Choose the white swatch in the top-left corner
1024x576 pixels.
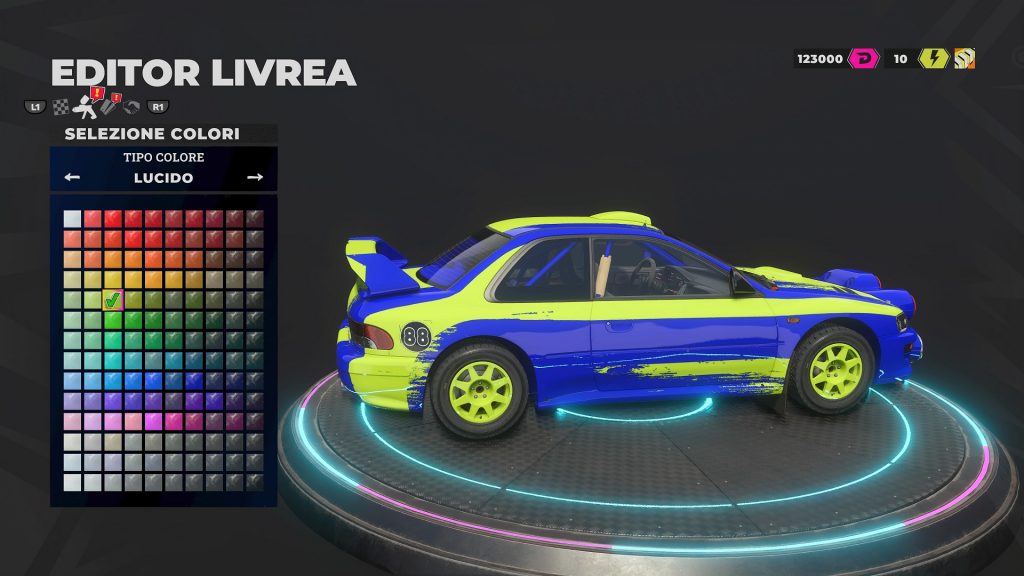(x=72, y=218)
